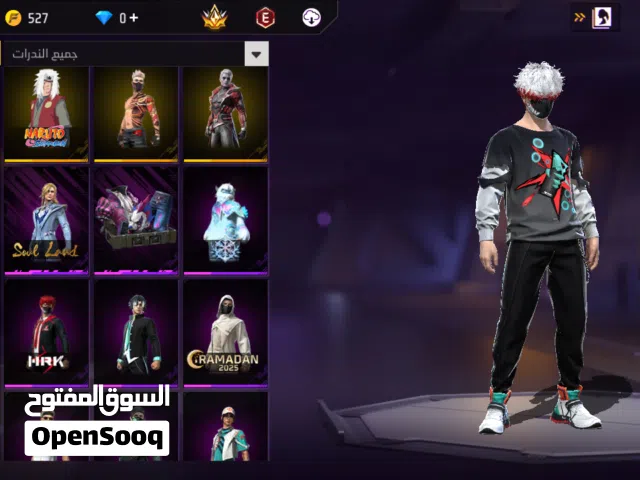Choose the HRK red-haired outfit
The width and height of the screenshot is (640, 480).
pyautogui.click(x=46, y=332)
